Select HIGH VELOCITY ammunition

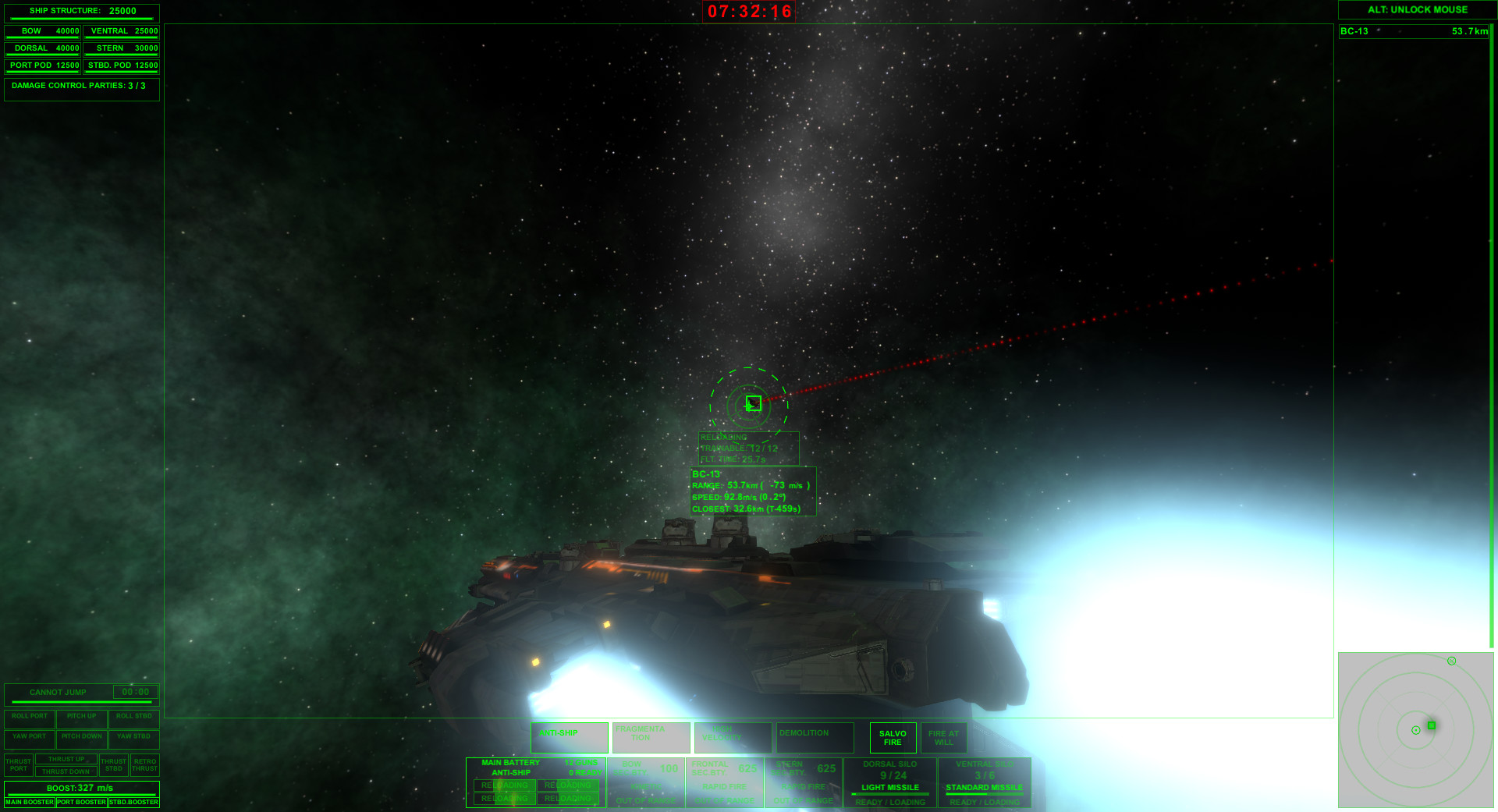click(x=733, y=736)
